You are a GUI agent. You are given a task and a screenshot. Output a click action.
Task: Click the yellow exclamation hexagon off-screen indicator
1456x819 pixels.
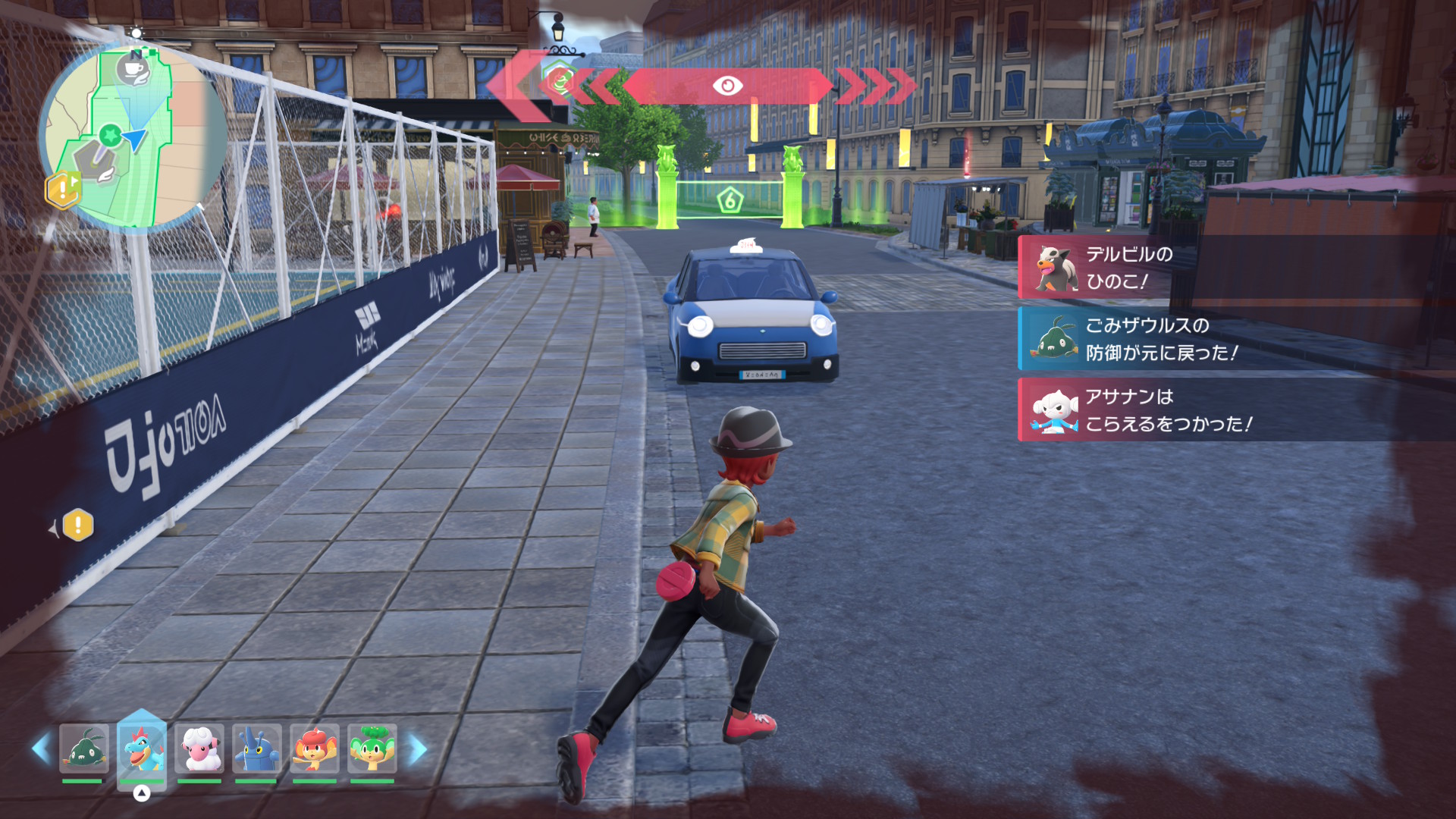click(77, 525)
